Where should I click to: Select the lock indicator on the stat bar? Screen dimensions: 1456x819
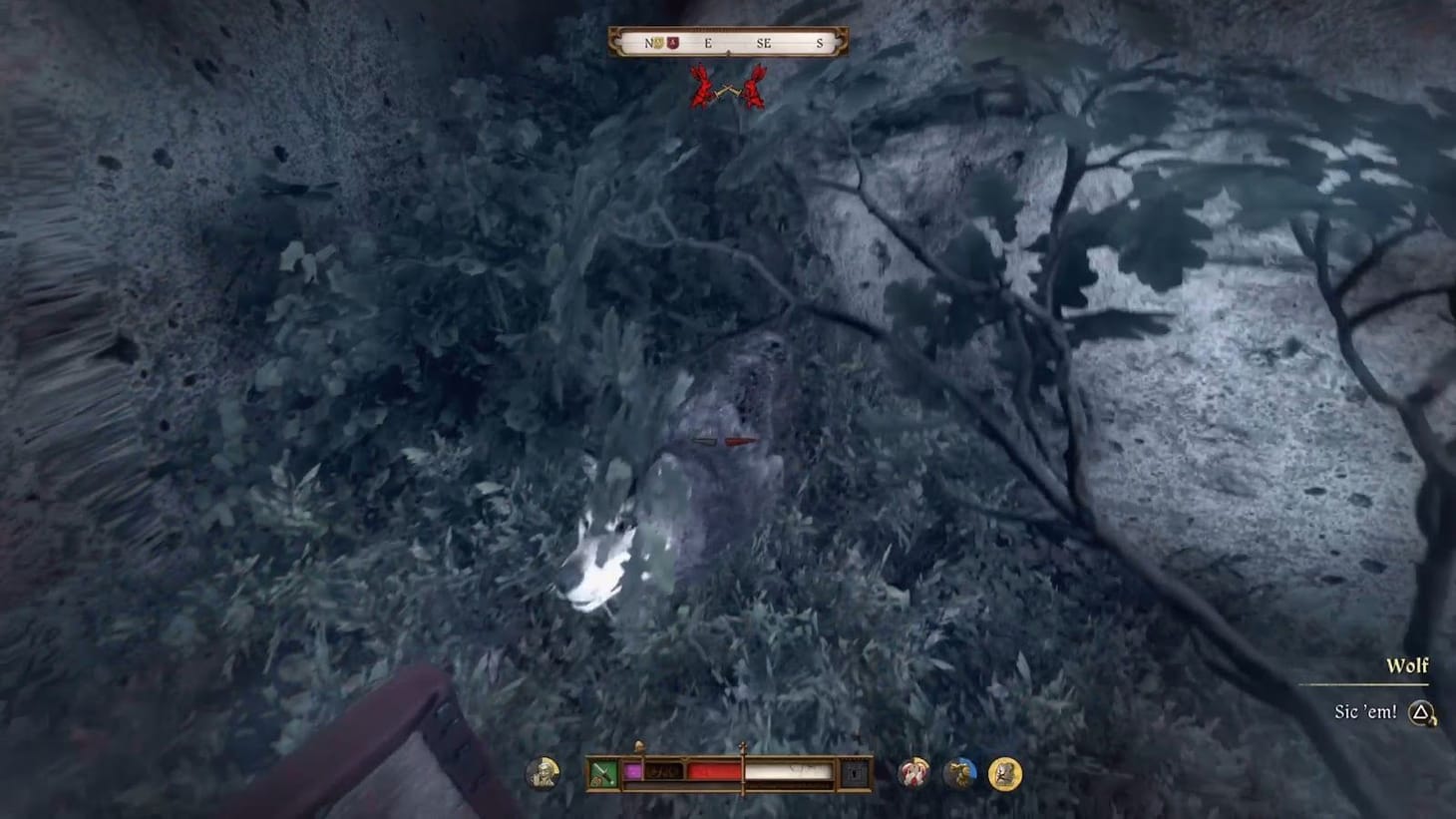click(x=854, y=770)
